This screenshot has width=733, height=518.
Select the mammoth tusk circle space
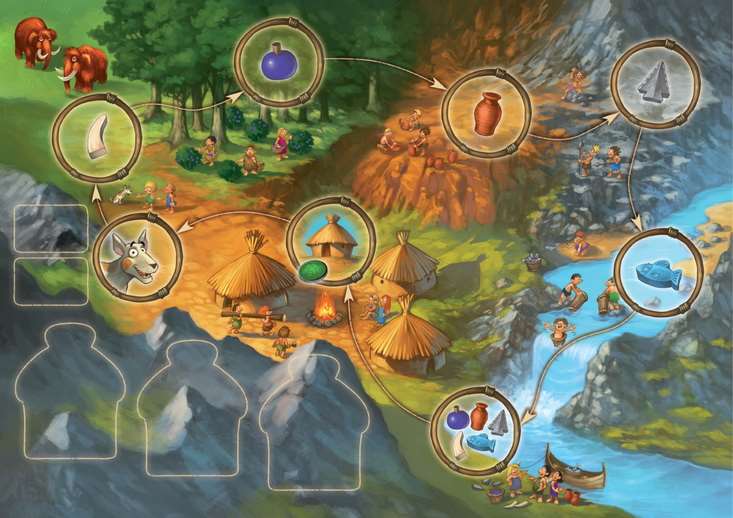point(96,138)
